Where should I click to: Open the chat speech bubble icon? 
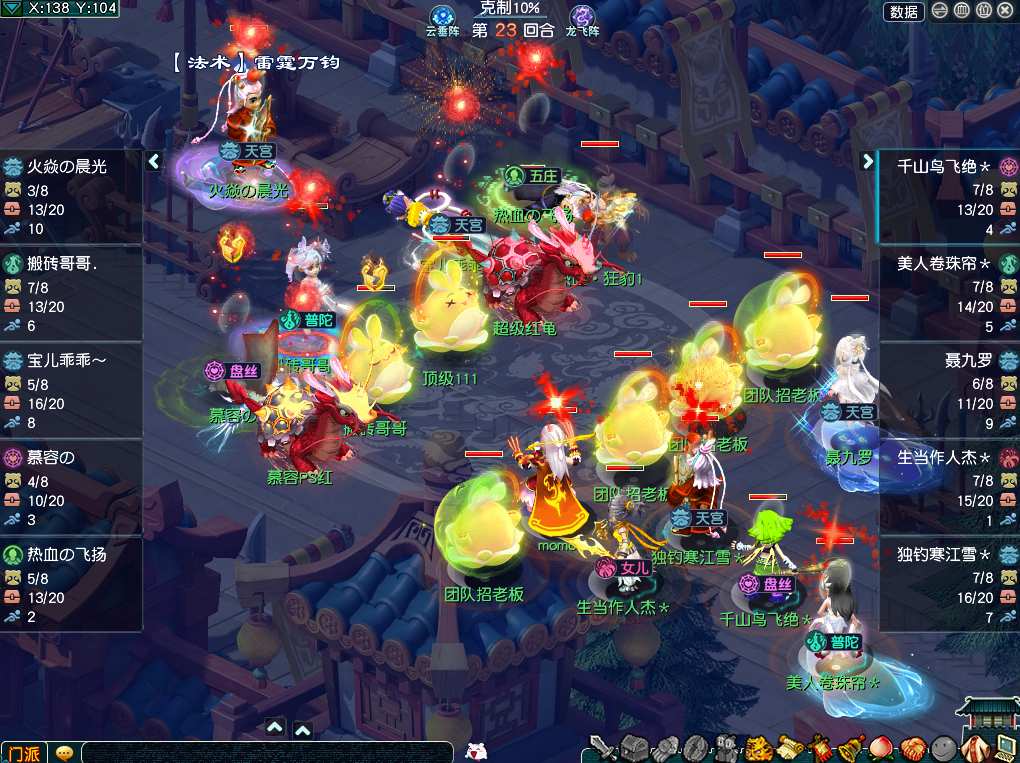[x=65, y=752]
